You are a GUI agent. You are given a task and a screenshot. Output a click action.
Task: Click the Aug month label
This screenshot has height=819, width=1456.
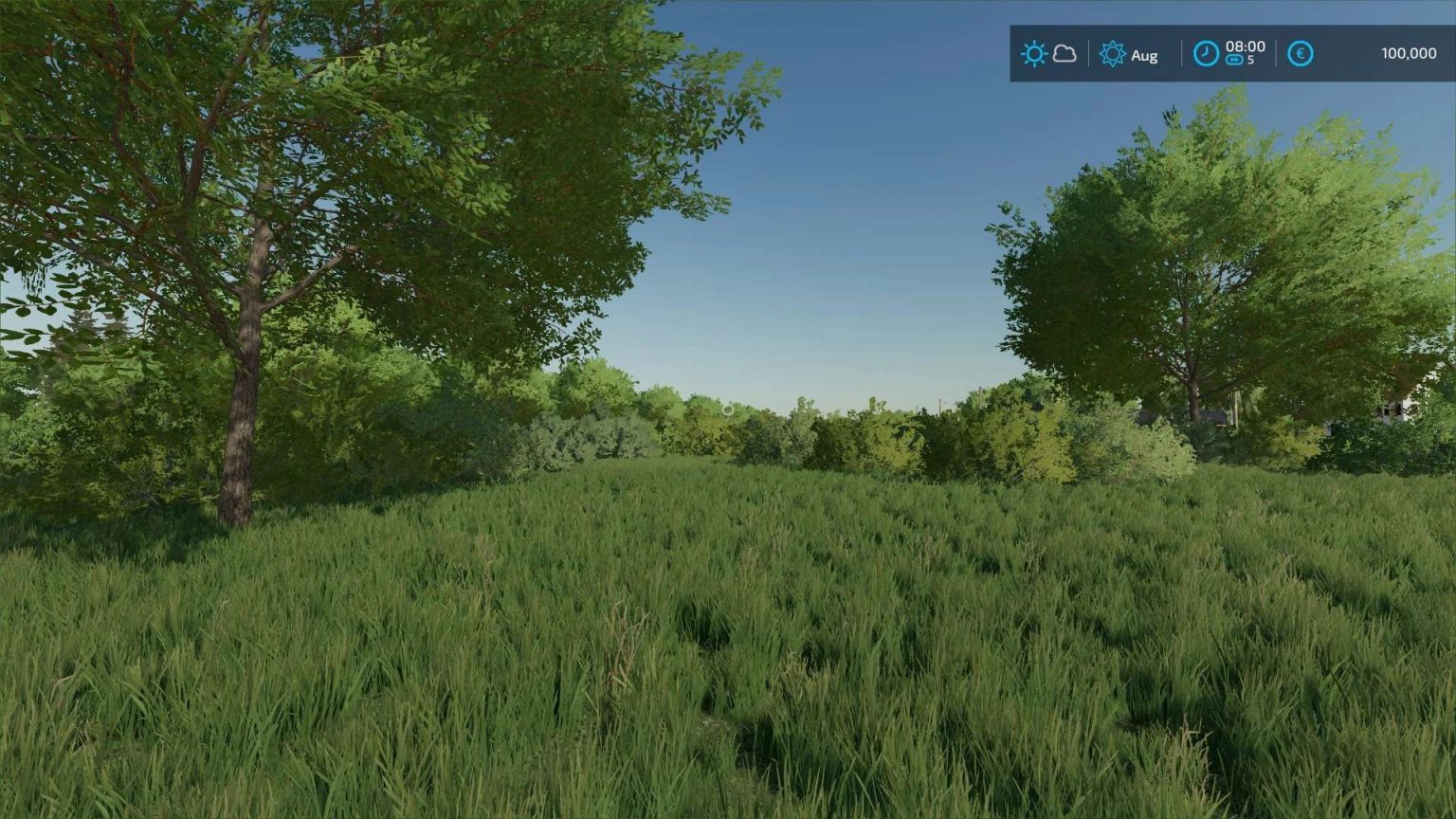click(1144, 55)
